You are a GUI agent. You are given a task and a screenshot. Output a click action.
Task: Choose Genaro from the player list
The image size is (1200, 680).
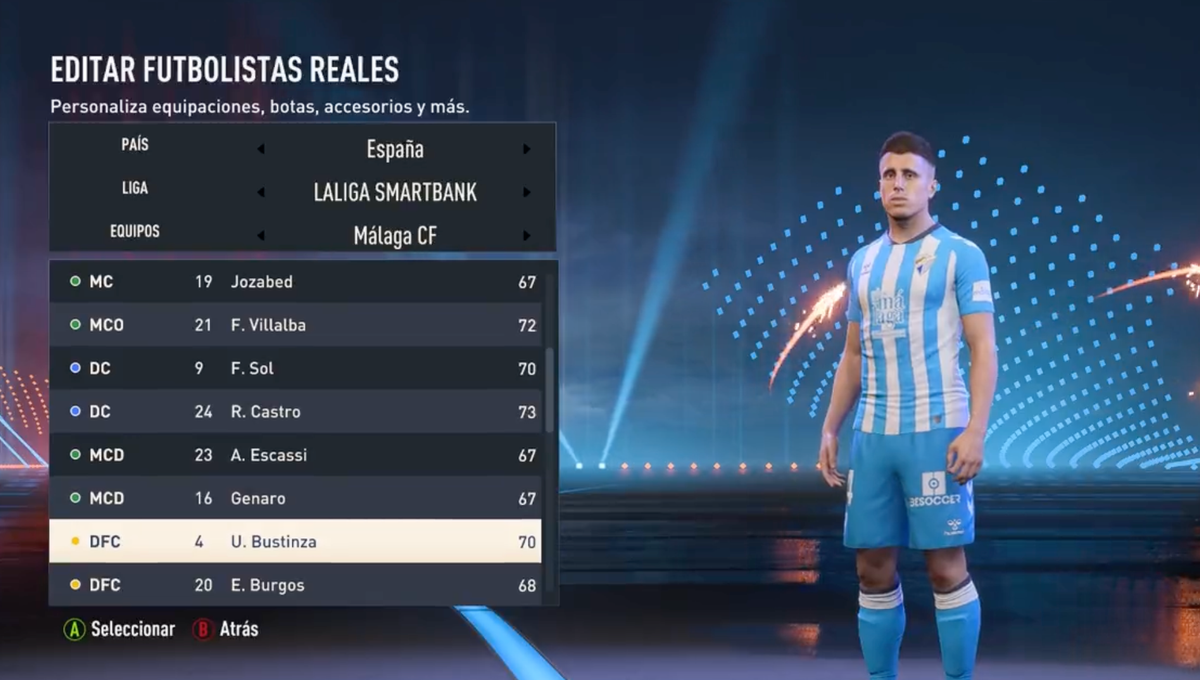(x=295, y=498)
